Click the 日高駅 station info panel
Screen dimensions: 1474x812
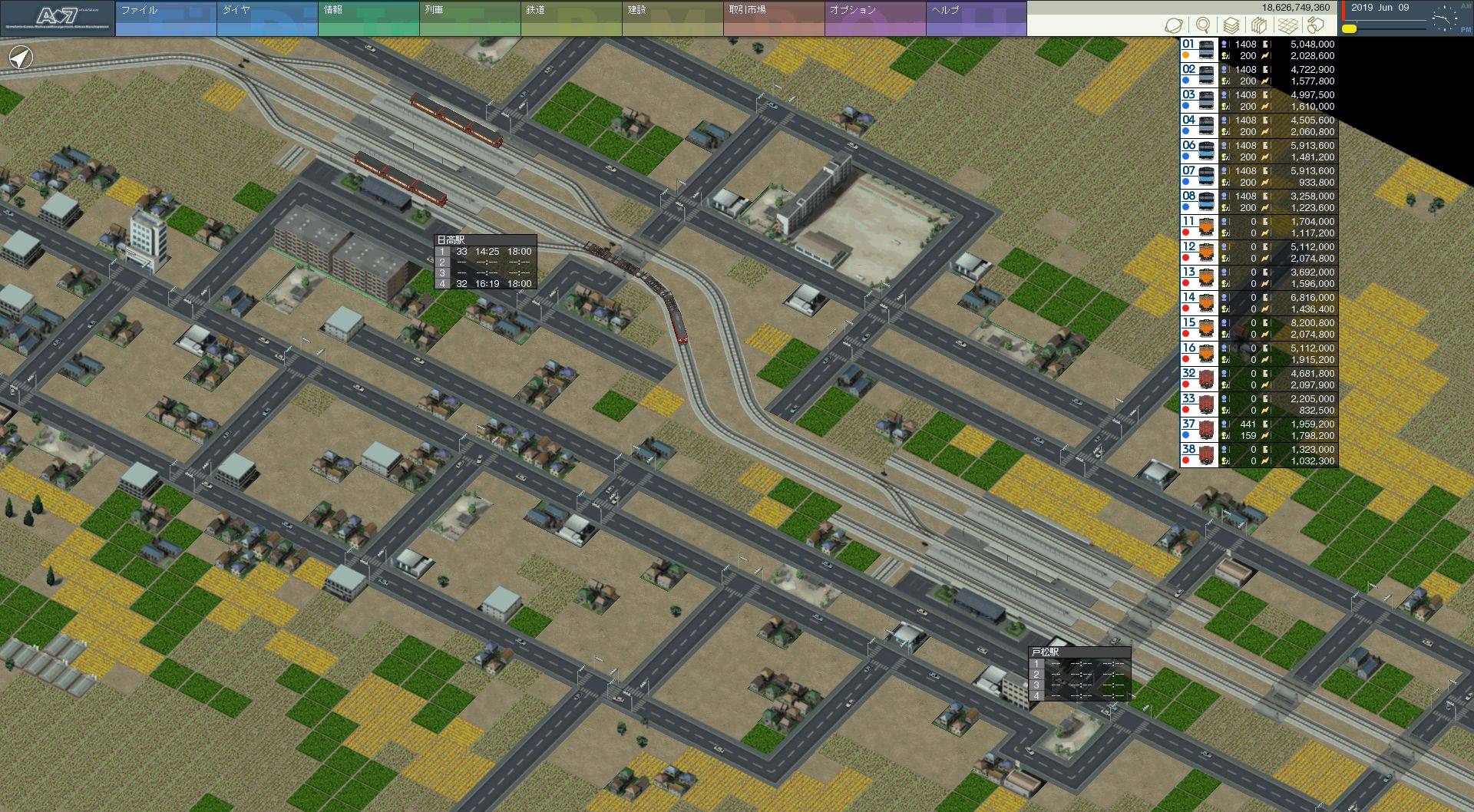click(485, 262)
